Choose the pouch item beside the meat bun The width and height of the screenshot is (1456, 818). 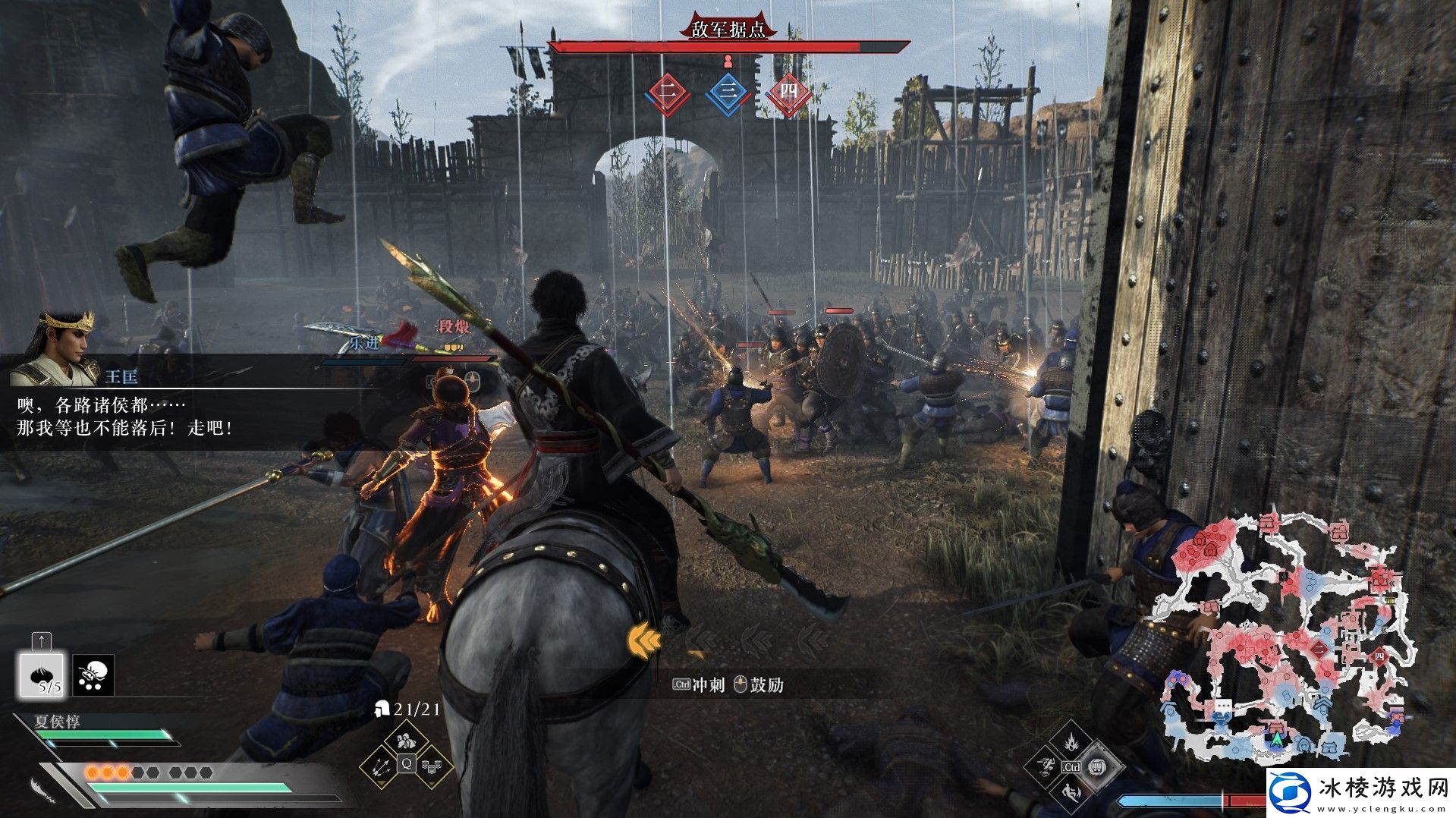93,675
